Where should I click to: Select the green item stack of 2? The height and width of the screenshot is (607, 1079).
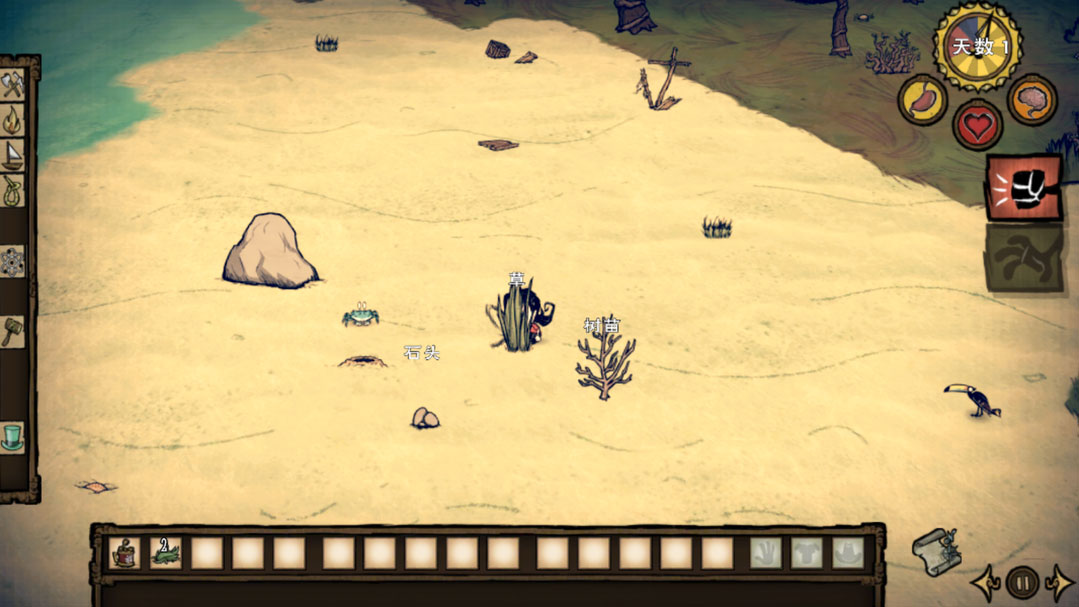pyautogui.click(x=165, y=552)
